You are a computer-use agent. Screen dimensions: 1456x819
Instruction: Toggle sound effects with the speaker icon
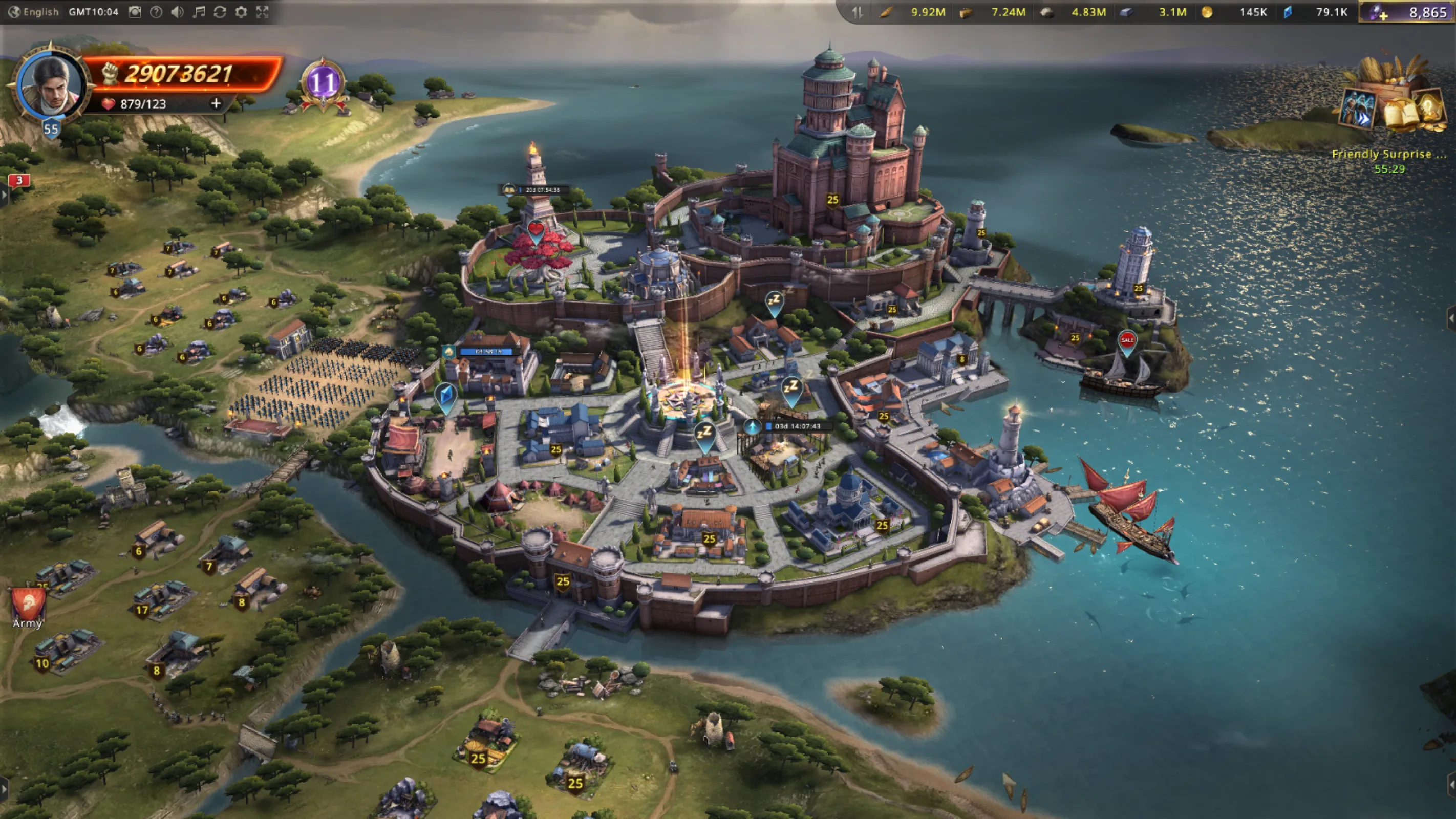177,12
